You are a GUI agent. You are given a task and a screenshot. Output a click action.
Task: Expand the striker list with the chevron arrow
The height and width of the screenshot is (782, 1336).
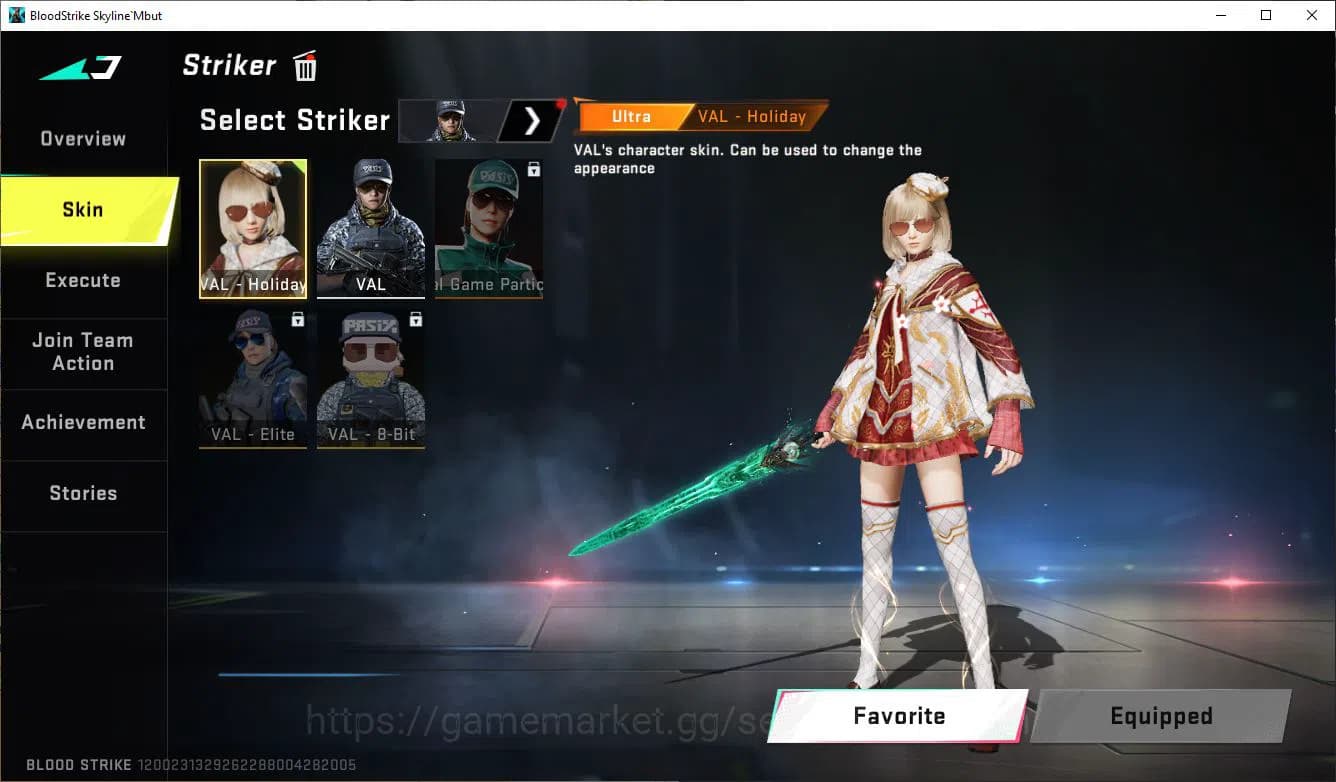click(531, 120)
